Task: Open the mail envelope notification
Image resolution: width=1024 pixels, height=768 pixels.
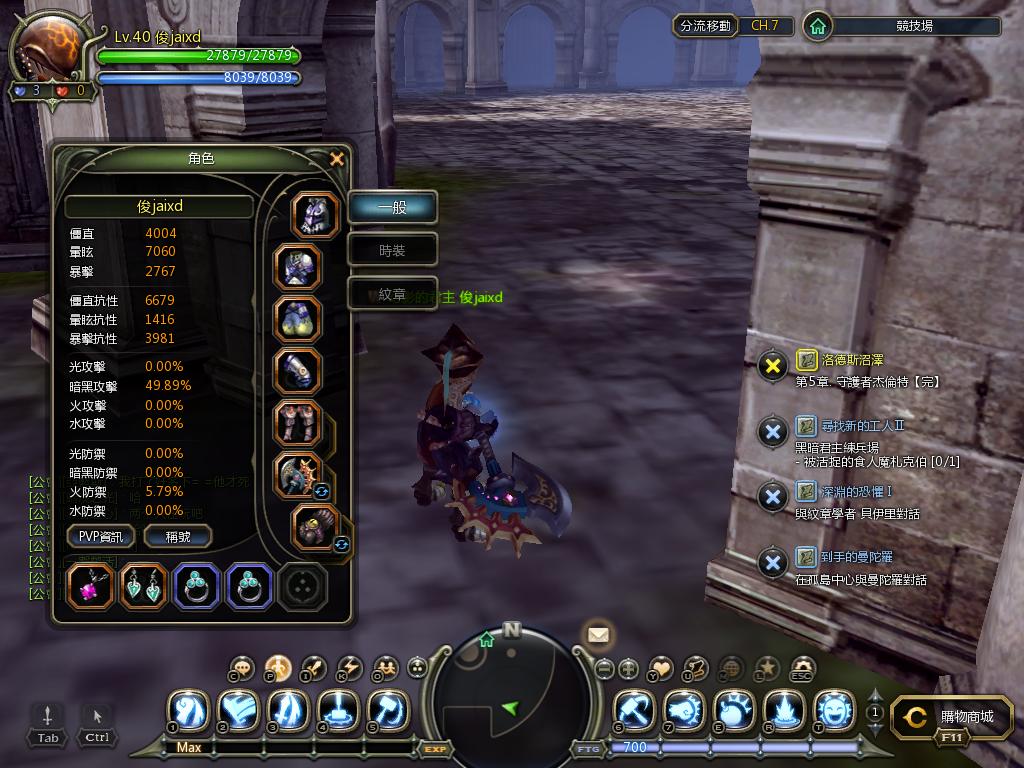Action: (x=598, y=634)
